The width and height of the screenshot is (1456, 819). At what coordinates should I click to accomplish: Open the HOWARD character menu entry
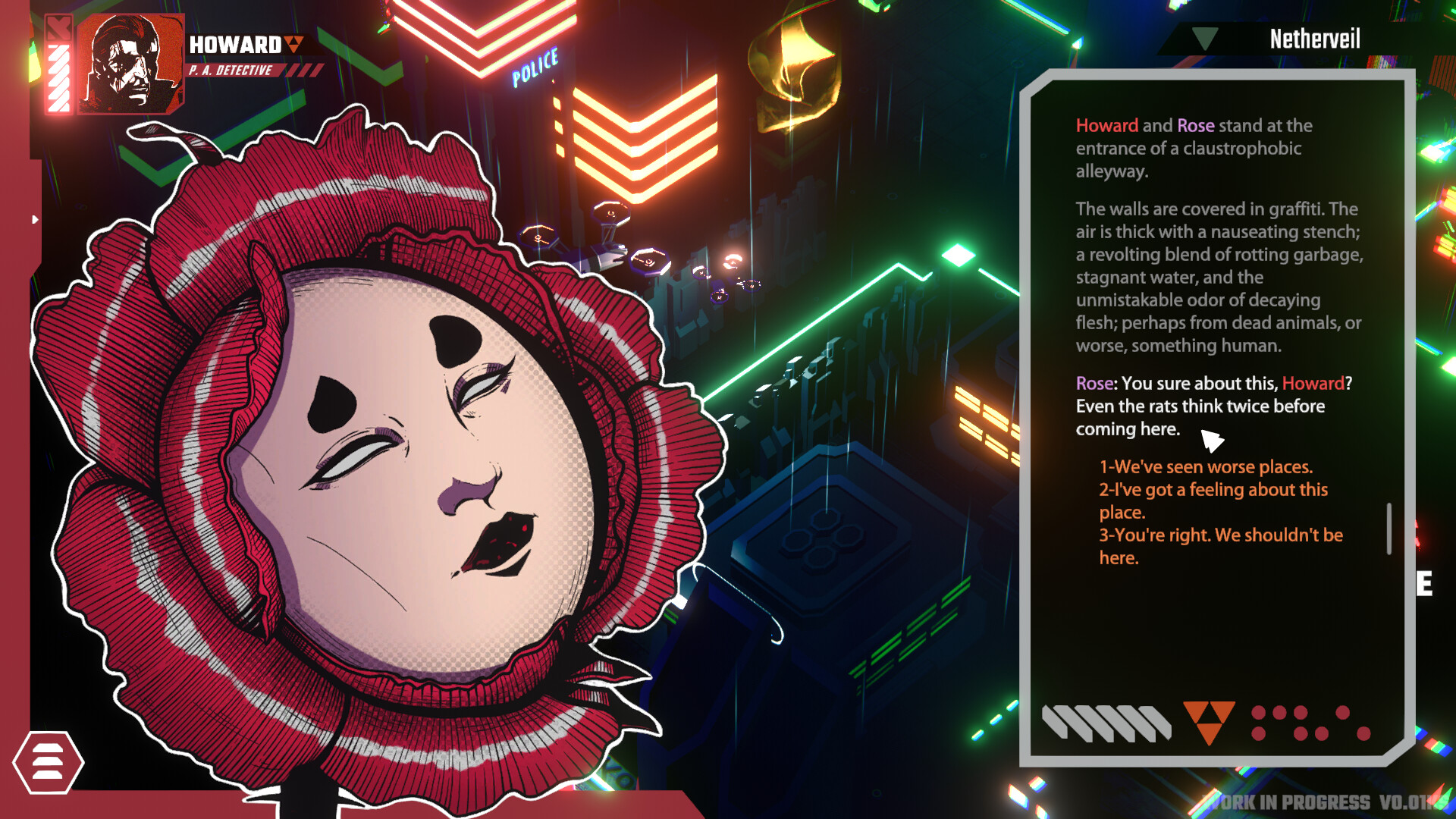tap(235, 44)
